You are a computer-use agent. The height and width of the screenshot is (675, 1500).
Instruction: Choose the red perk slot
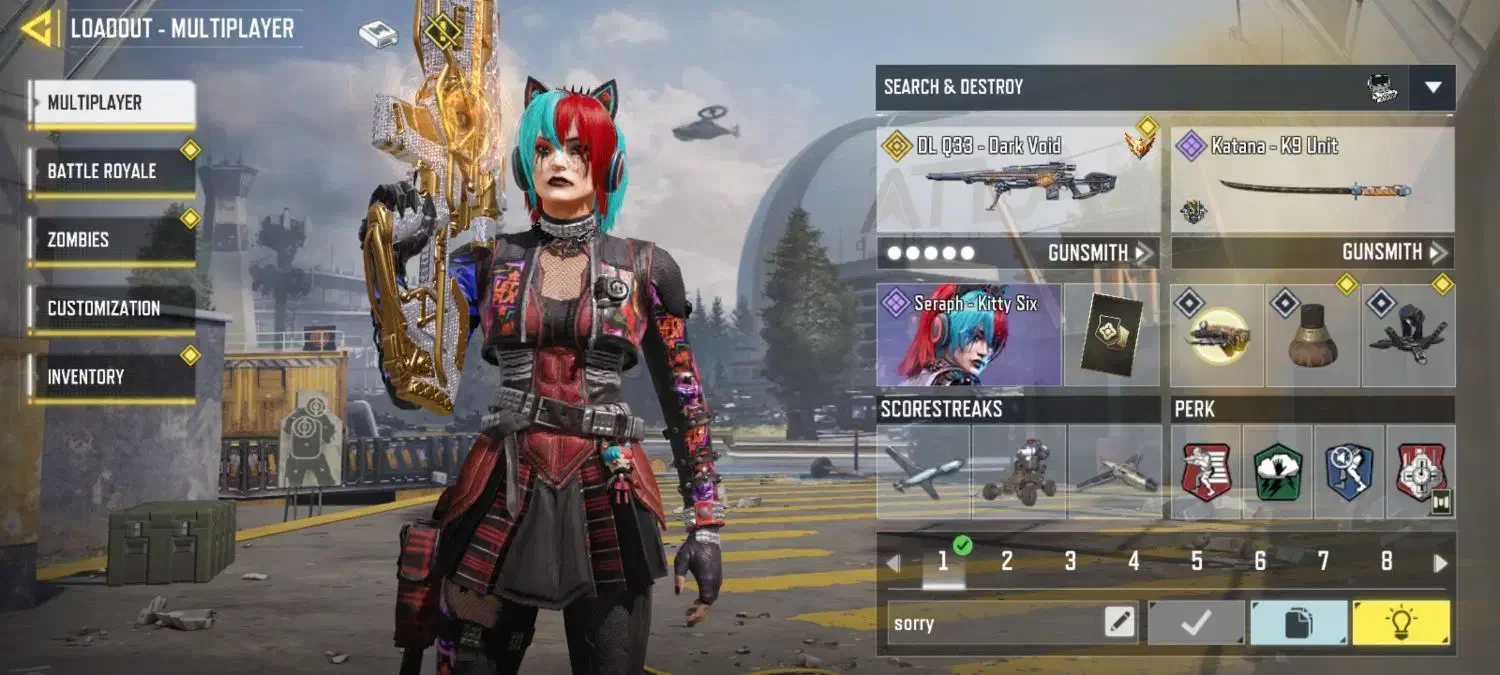[1206, 472]
